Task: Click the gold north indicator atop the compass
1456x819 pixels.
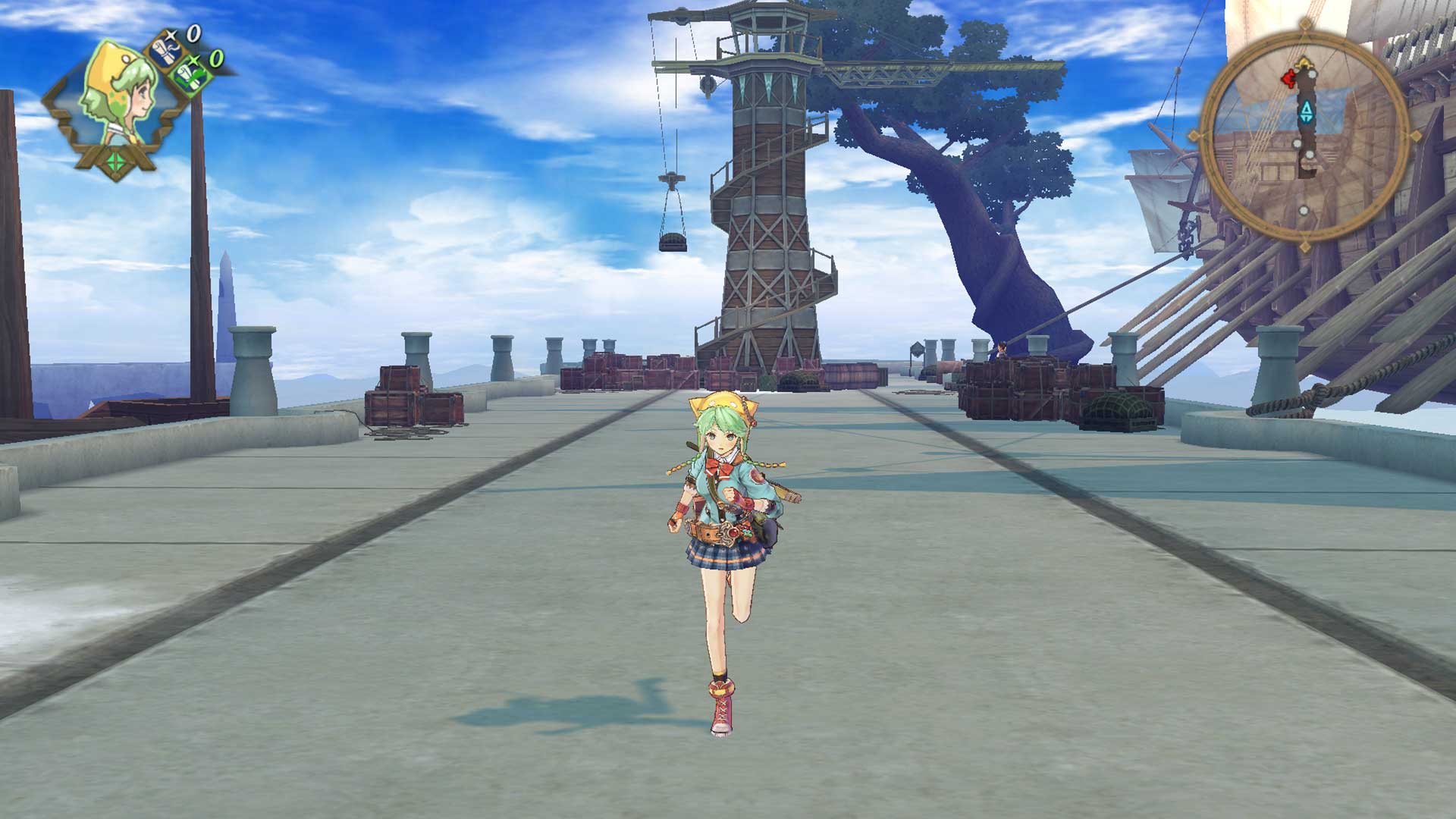Action: click(x=1304, y=61)
